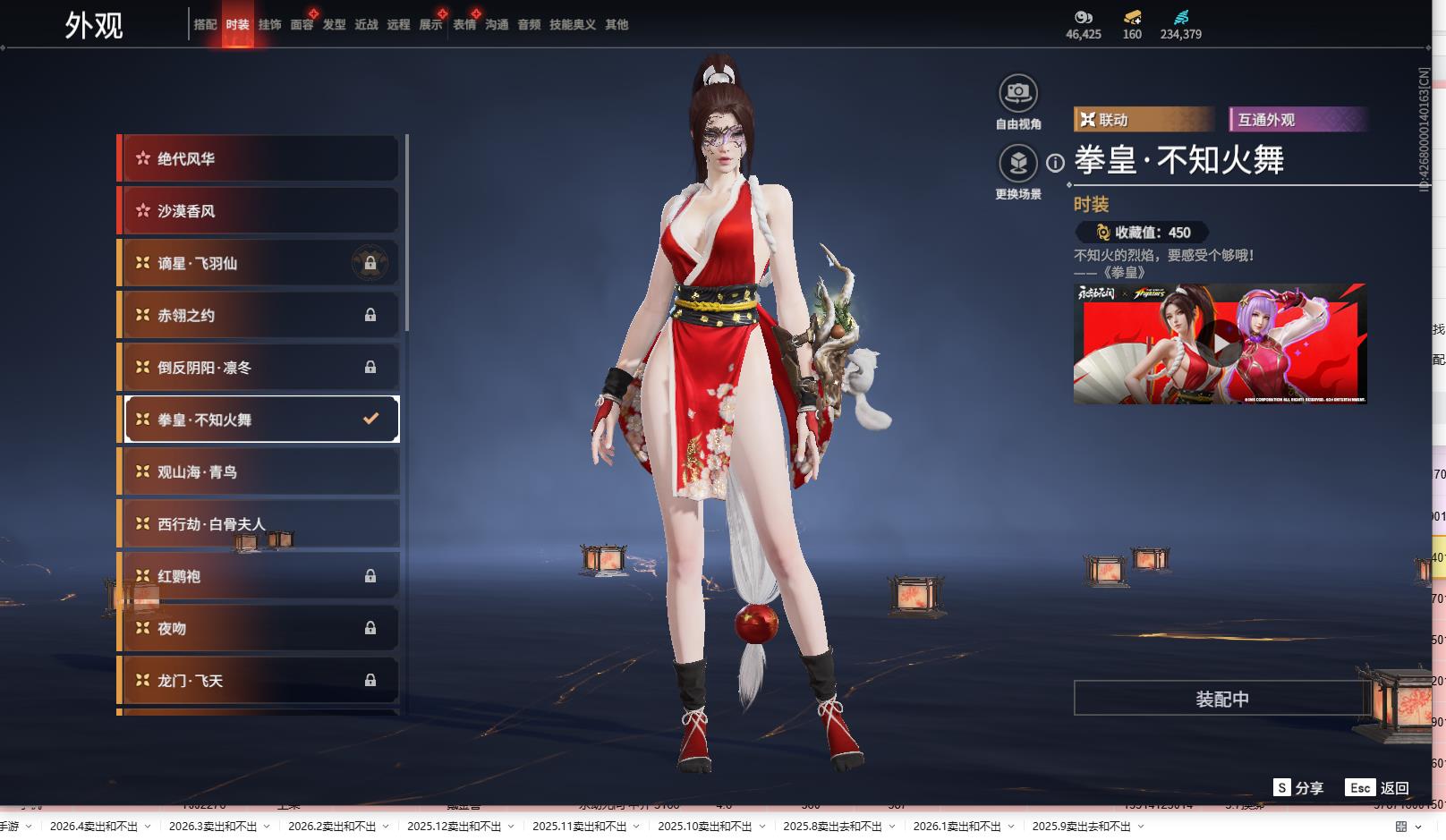
Task: Open the 技能奥义 tab
Action: [572, 25]
